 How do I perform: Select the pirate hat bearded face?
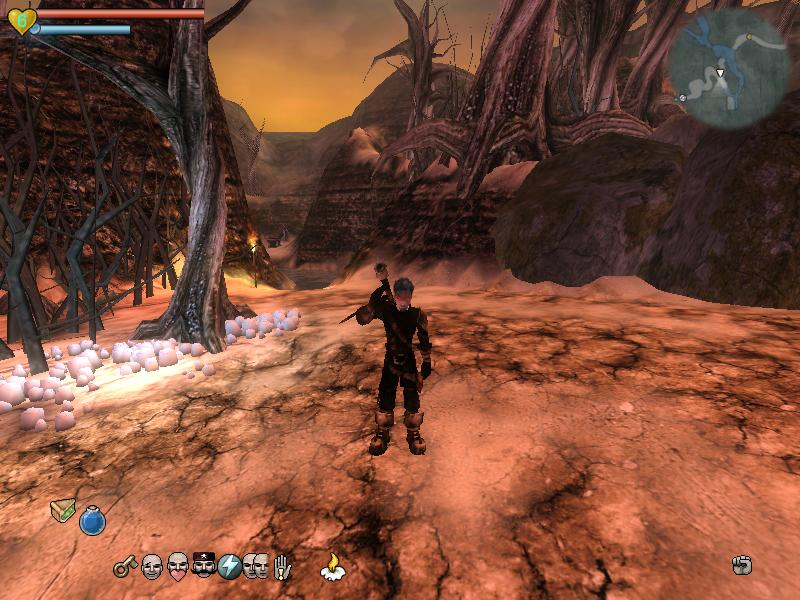[203, 567]
